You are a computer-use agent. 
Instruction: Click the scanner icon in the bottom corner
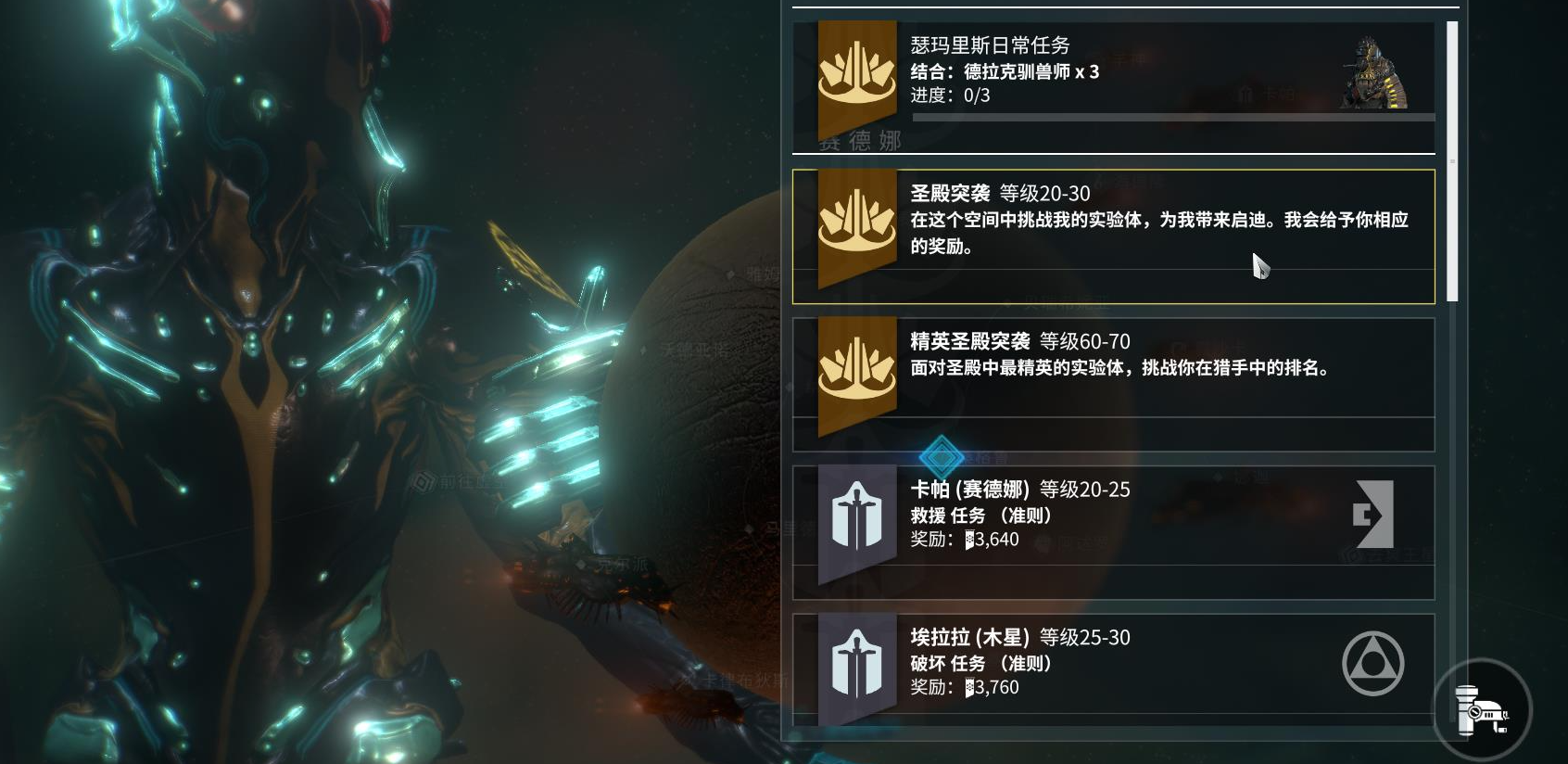1482,711
